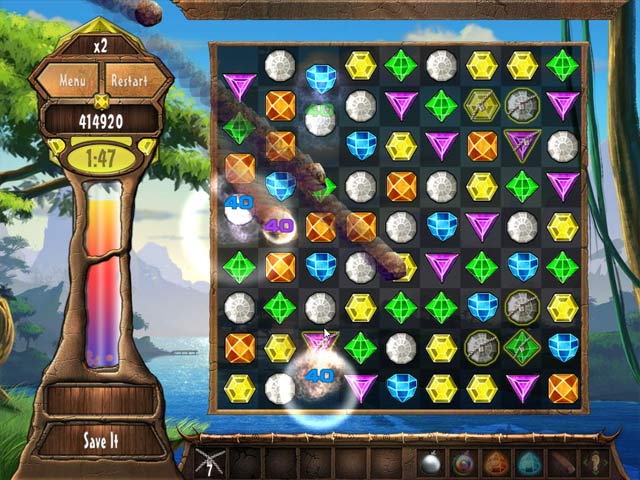The height and width of the screenshot is (480, 640).
Task: Select the blue gem power-up
Action: 528,462
